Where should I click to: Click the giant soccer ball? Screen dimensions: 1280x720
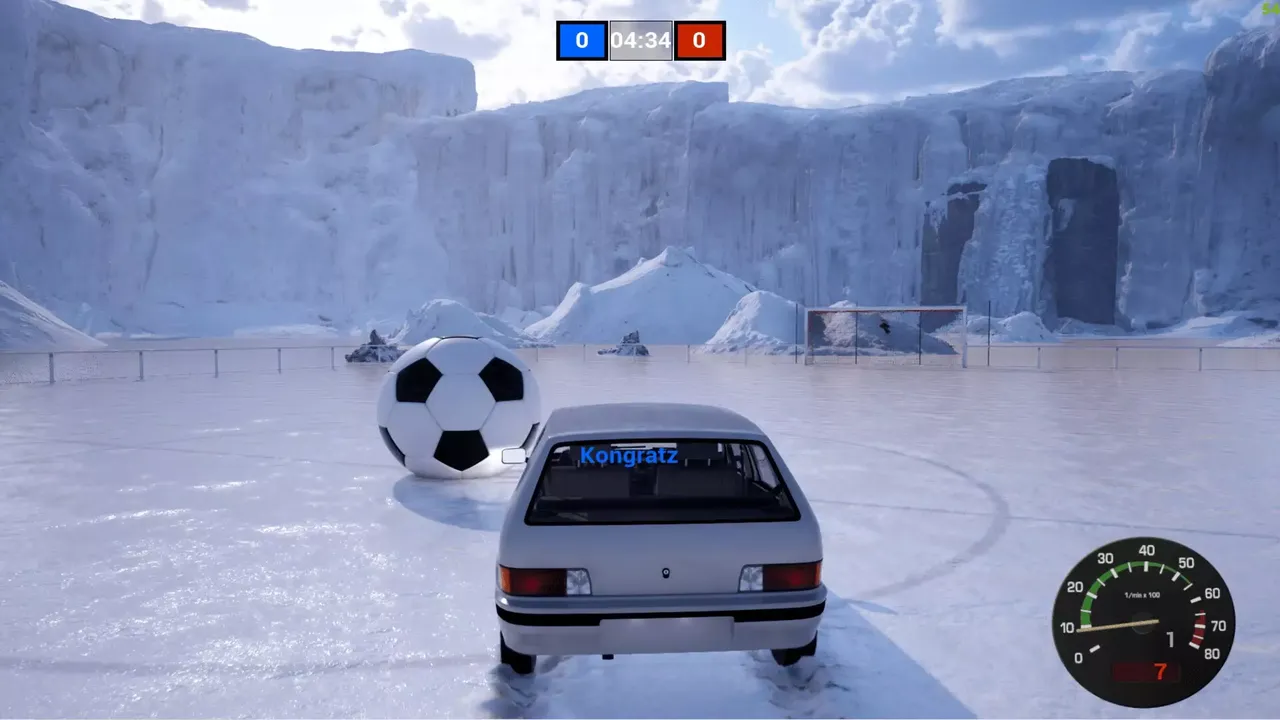[458, 412]
